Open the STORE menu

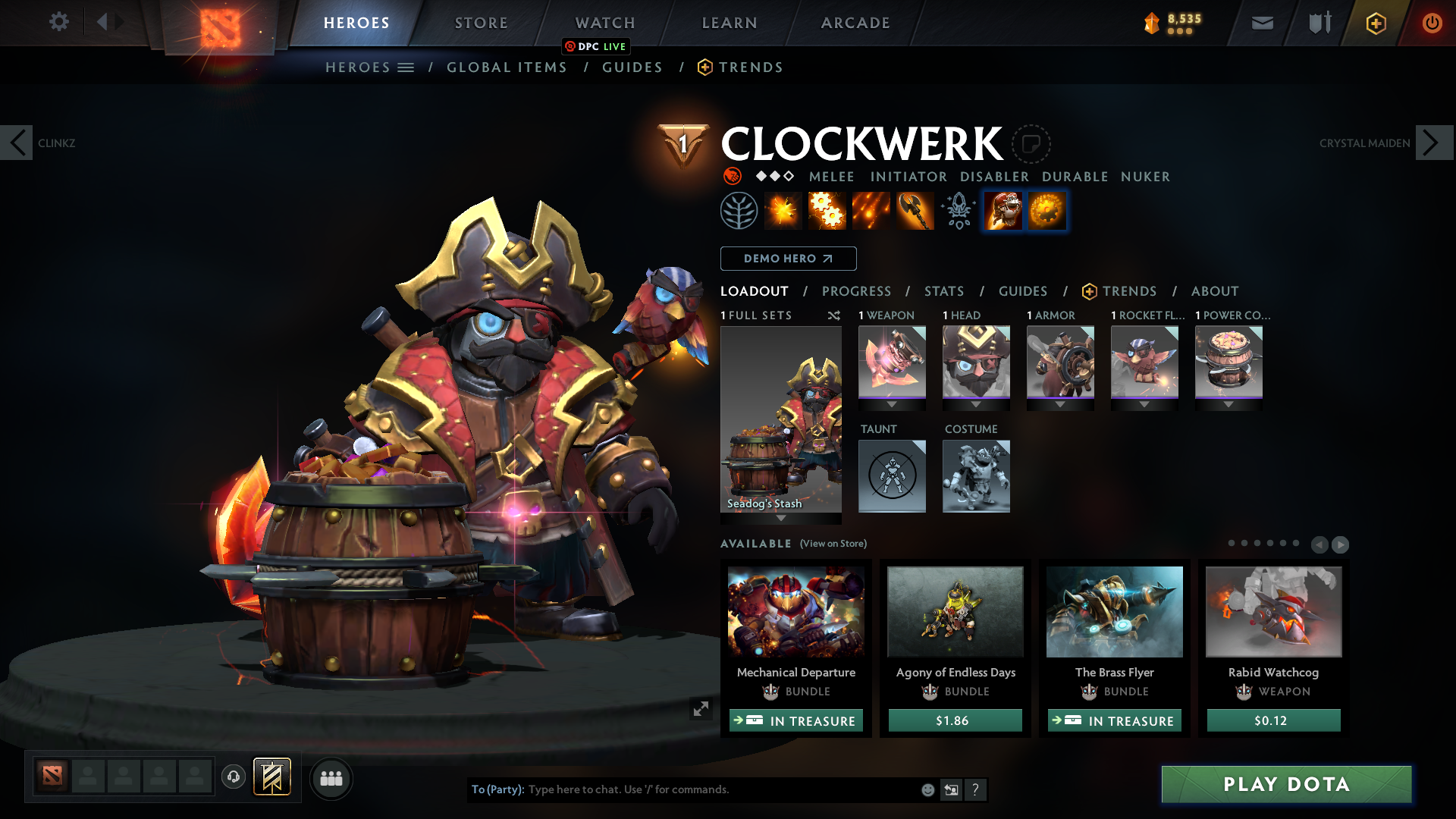point(481,23)
